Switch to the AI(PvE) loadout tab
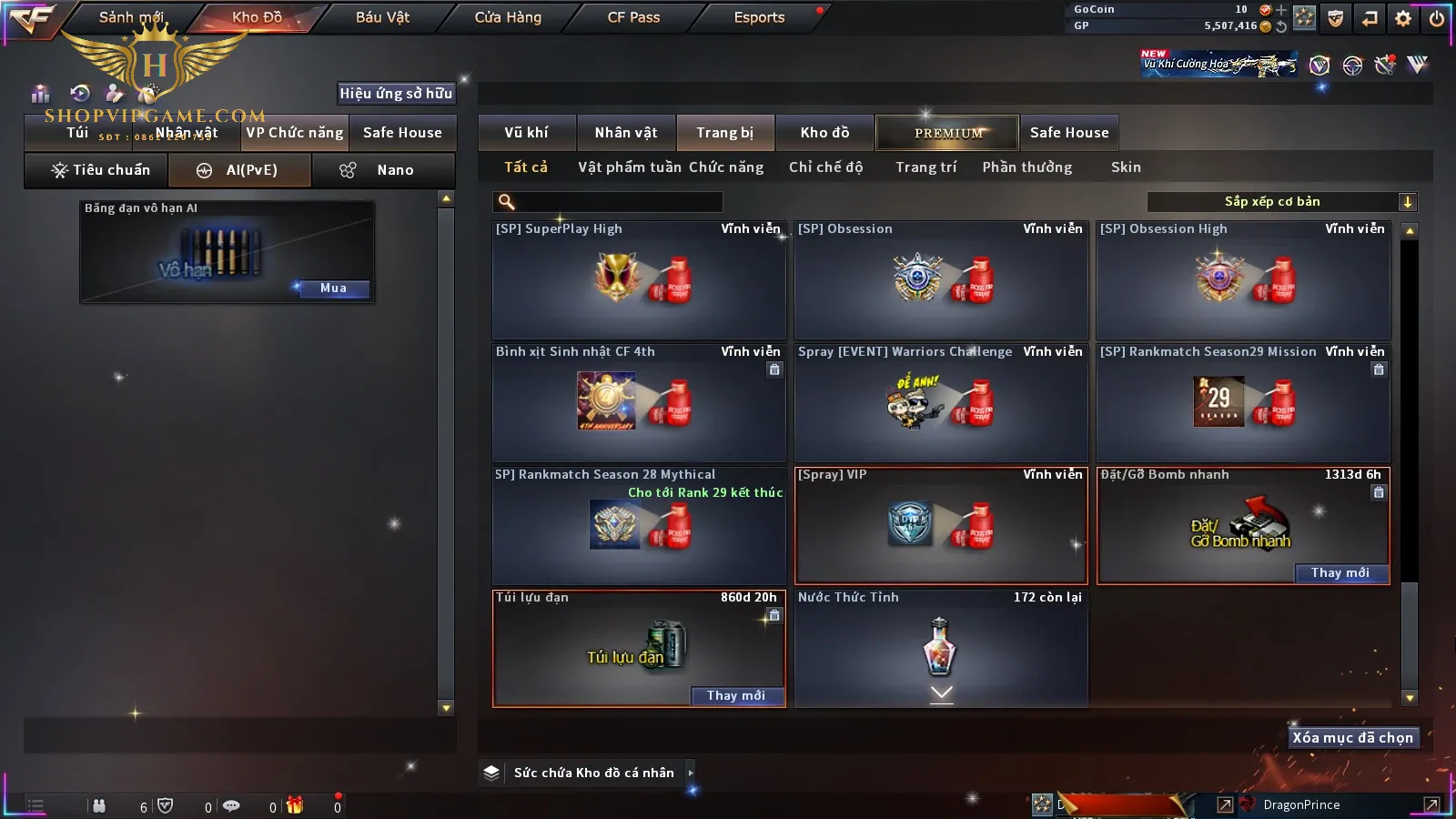Viewport: 1456px width, 819px height. pyautogui.click(x=240, y=170)
